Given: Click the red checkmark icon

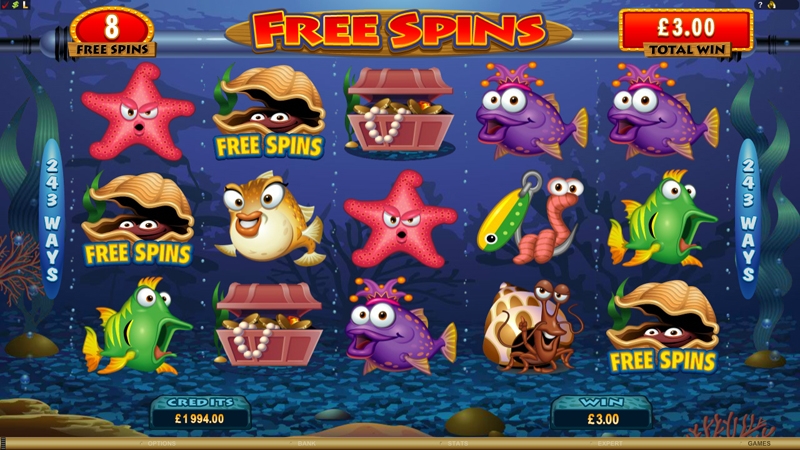Looking at the screenshot, I should [4, 5].
